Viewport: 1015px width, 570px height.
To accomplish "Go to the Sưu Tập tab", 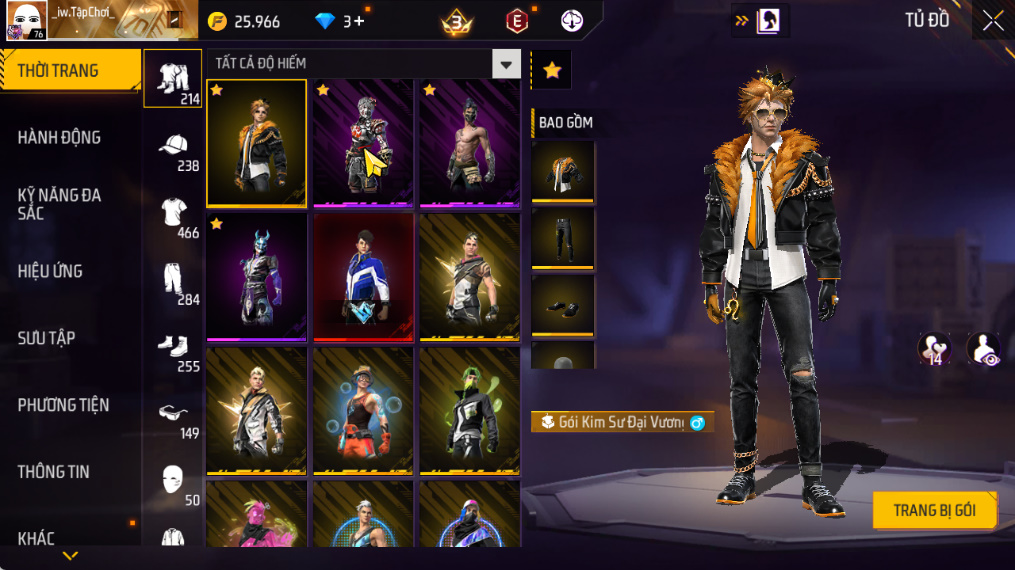I will (46, 338).
